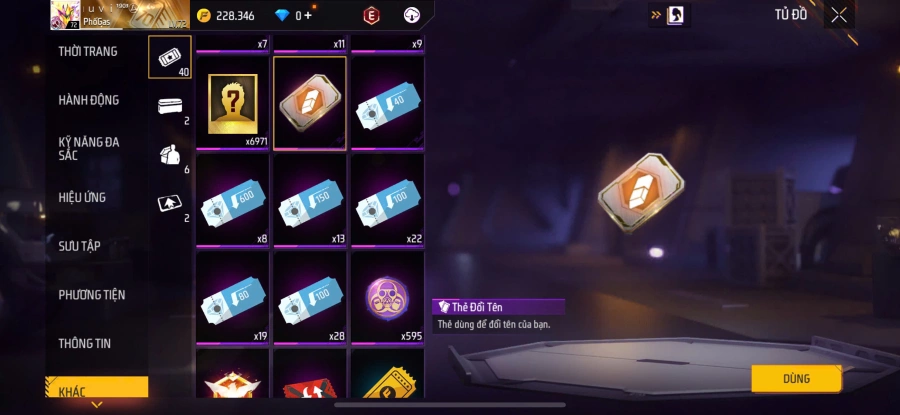900x415 pixels.
Task: Open the ticket sub-tab showing 40 items
Action: coord(169,57)
